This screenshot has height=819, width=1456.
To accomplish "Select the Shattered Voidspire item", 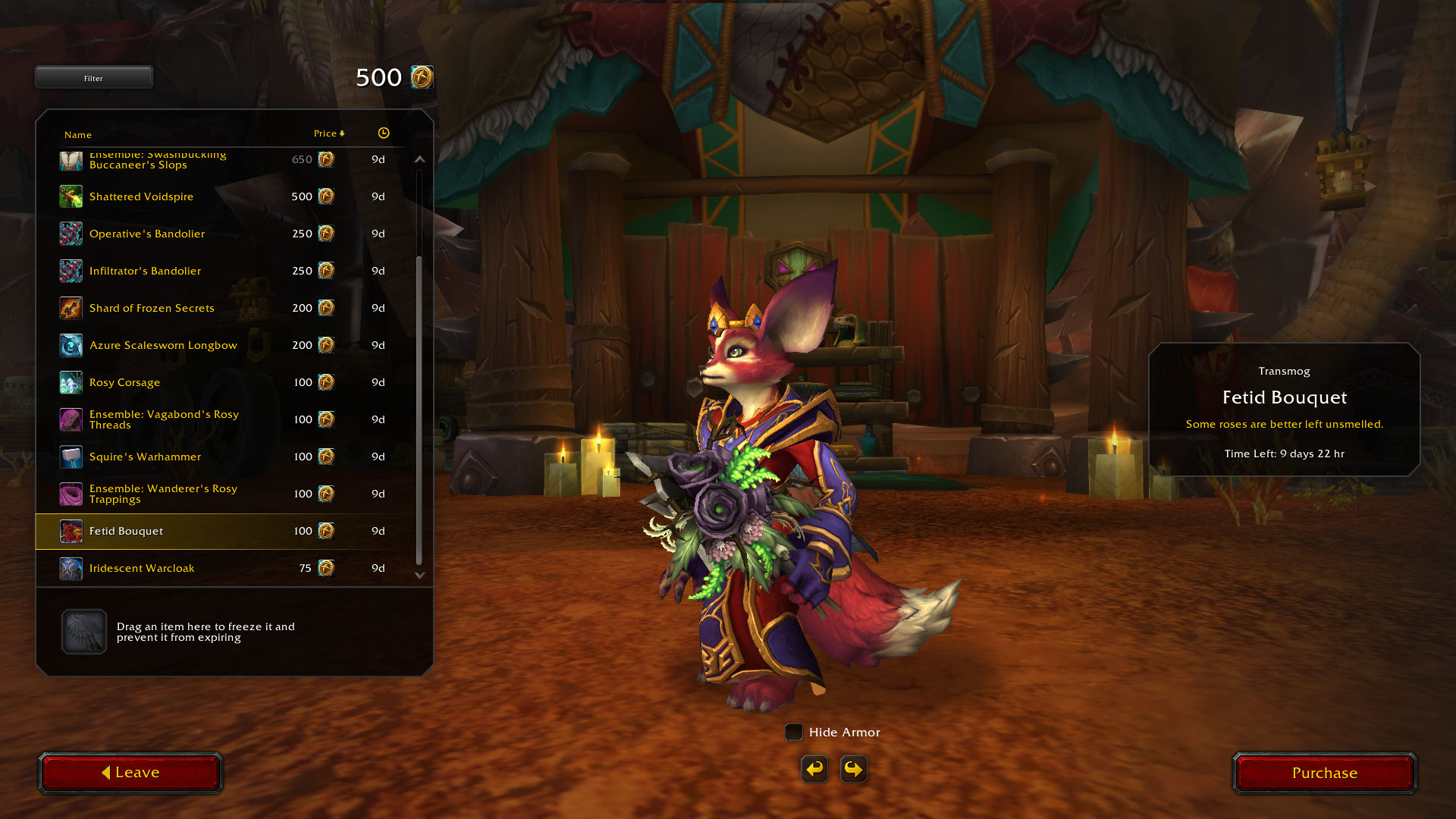I will (142, 196).
